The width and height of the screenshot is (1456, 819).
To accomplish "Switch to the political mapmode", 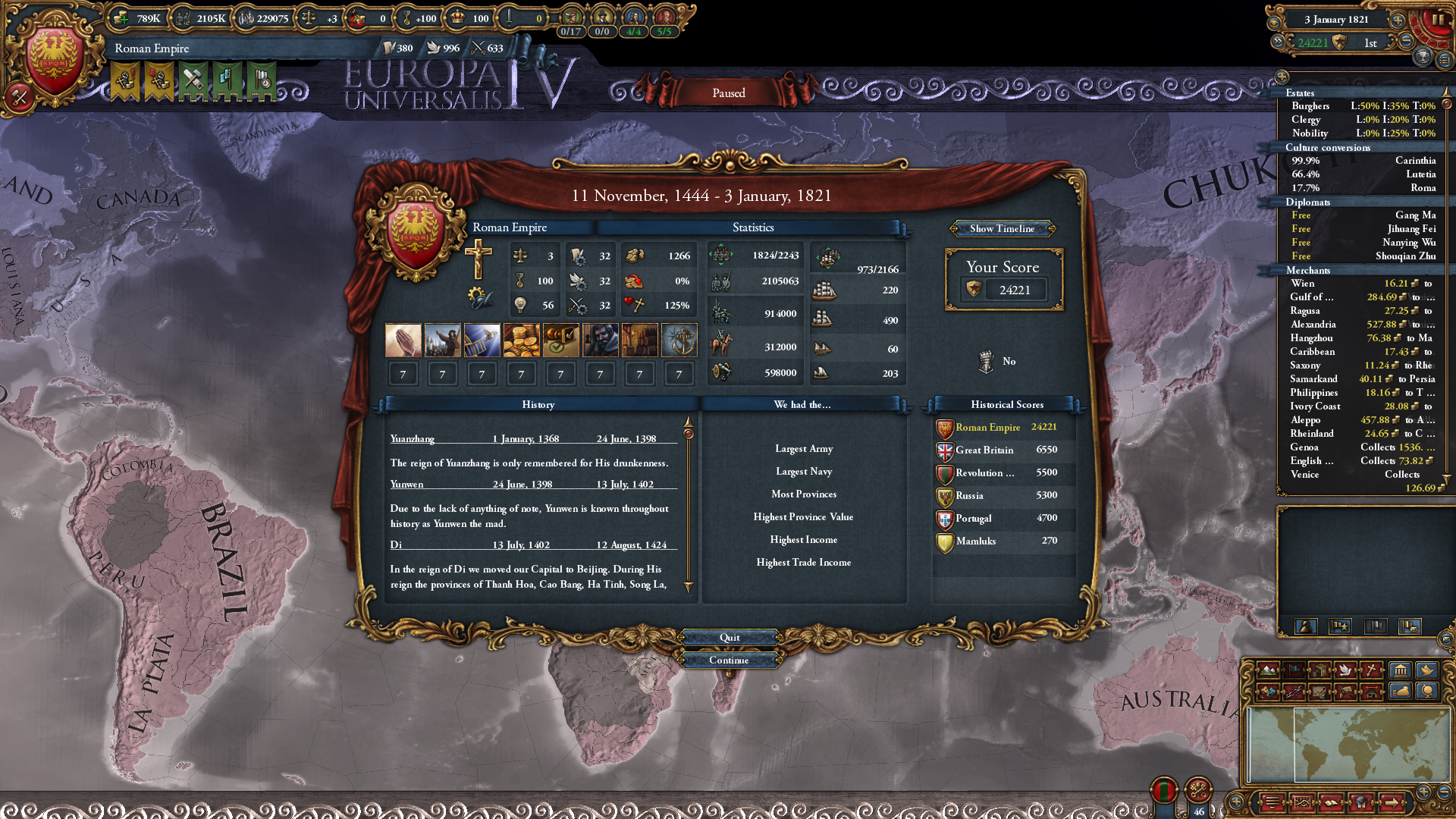I will [x=1294, y=670].
